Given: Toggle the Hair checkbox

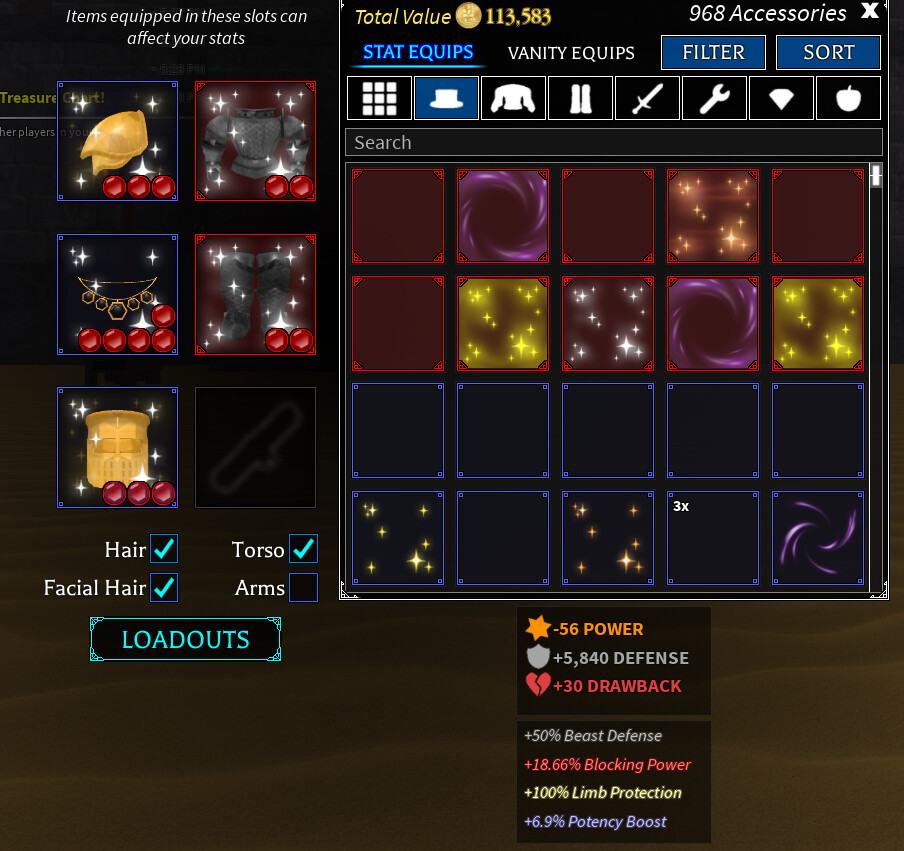Looking at the screenshot, I should coord(163,549).
